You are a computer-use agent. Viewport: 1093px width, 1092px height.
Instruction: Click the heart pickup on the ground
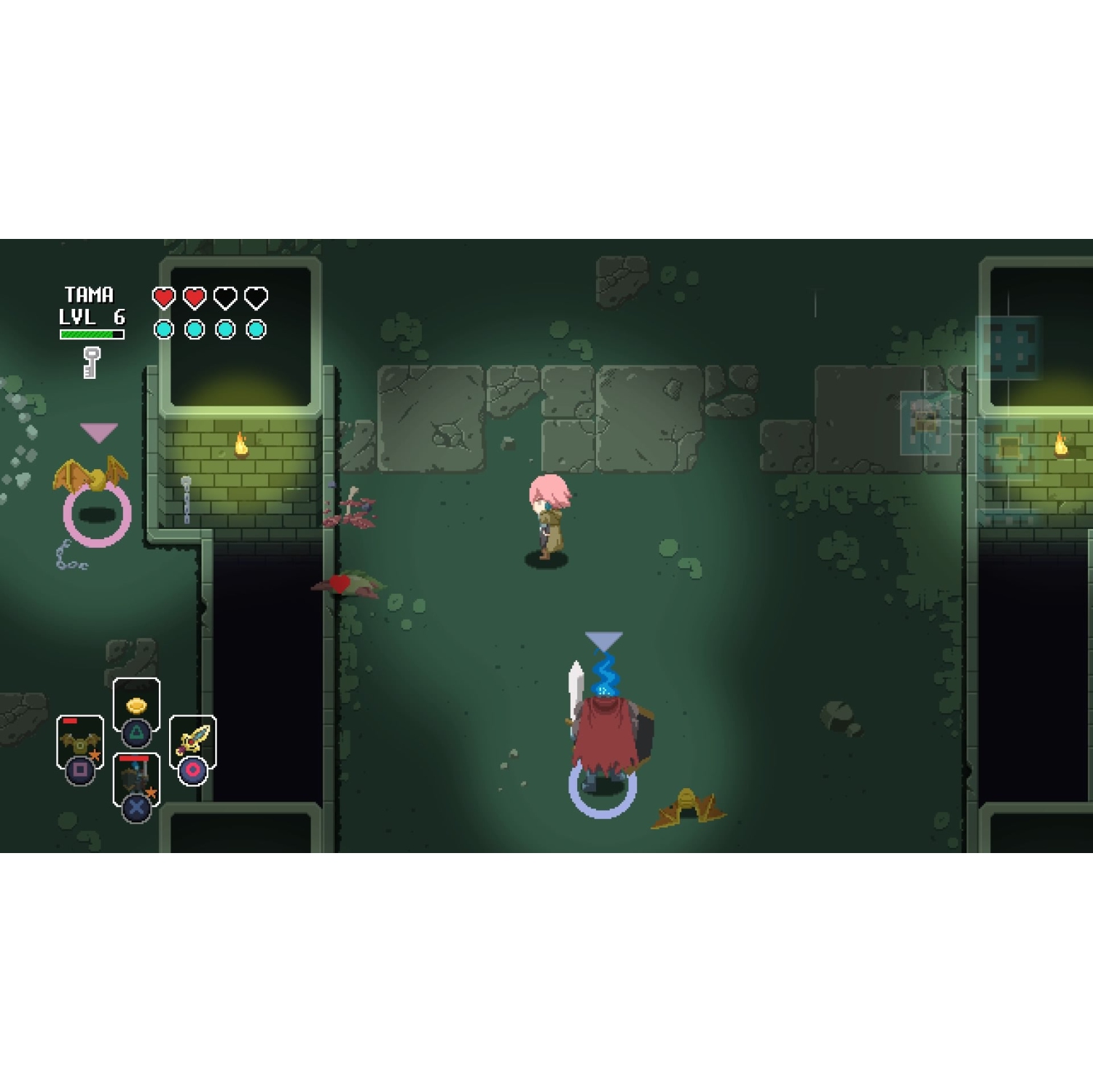coord(339,583)
